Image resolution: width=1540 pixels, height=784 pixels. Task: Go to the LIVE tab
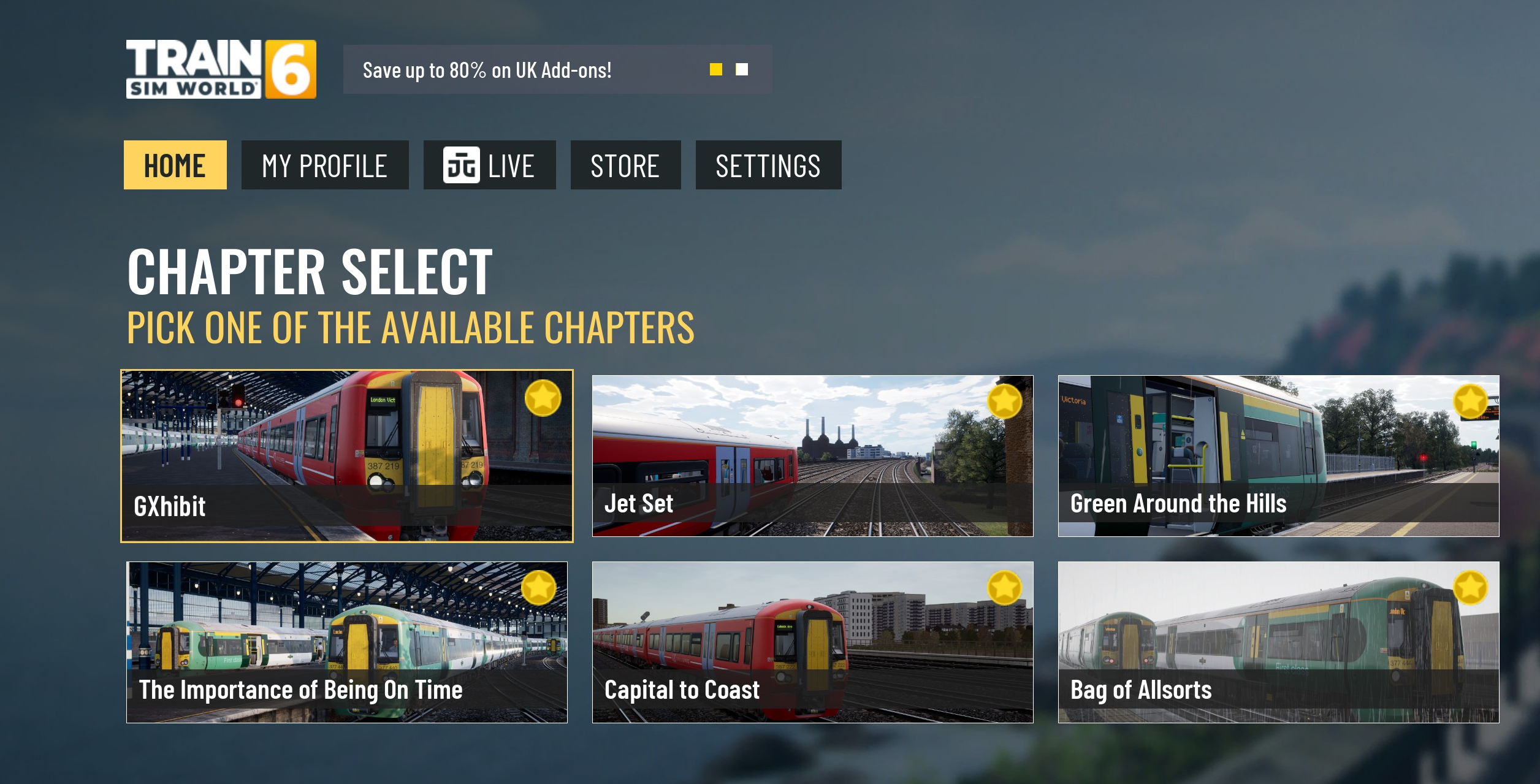[x=489, y=166]
